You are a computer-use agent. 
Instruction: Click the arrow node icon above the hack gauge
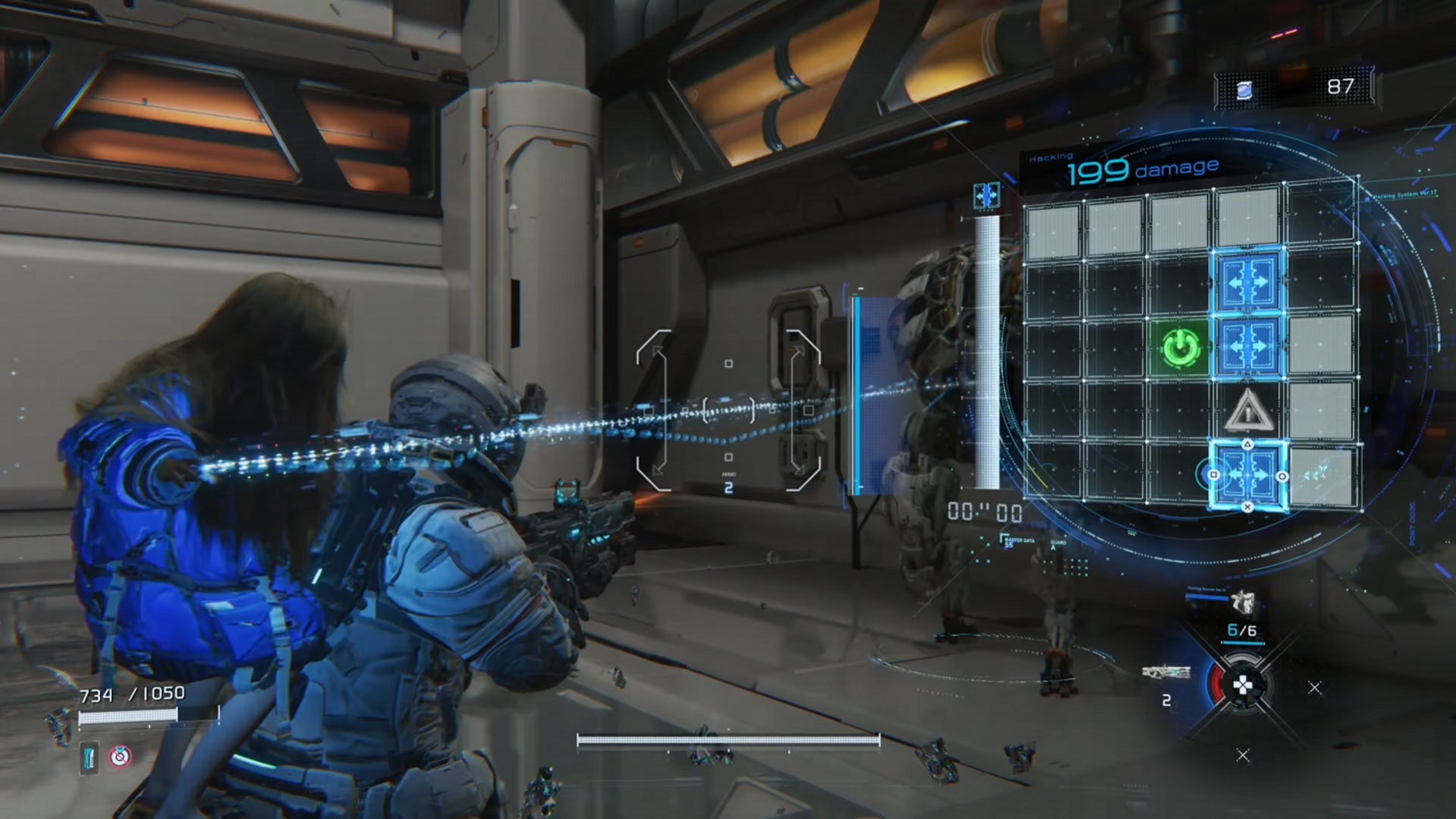986,196
